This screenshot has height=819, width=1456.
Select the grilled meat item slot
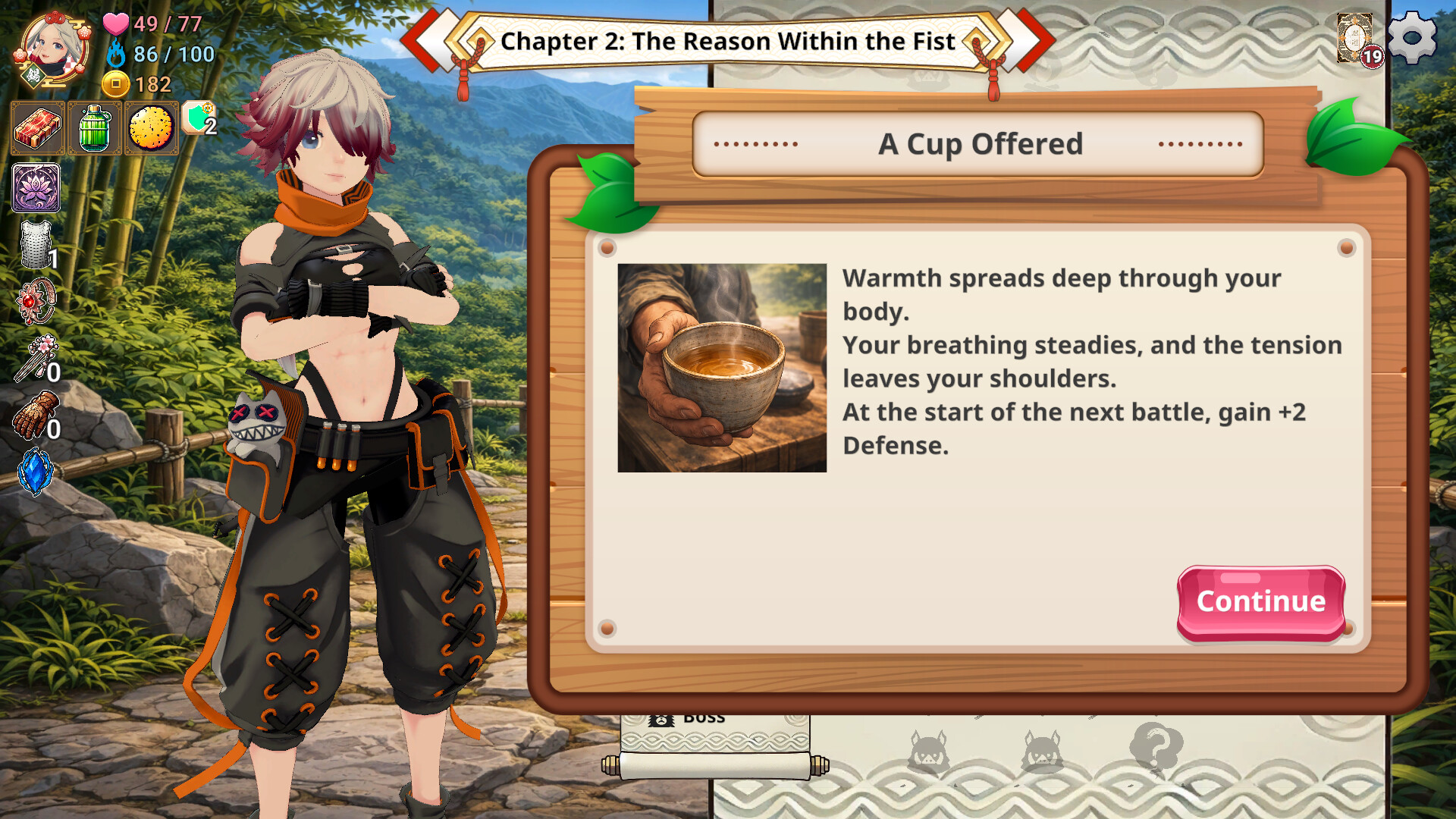pos(38,128)
